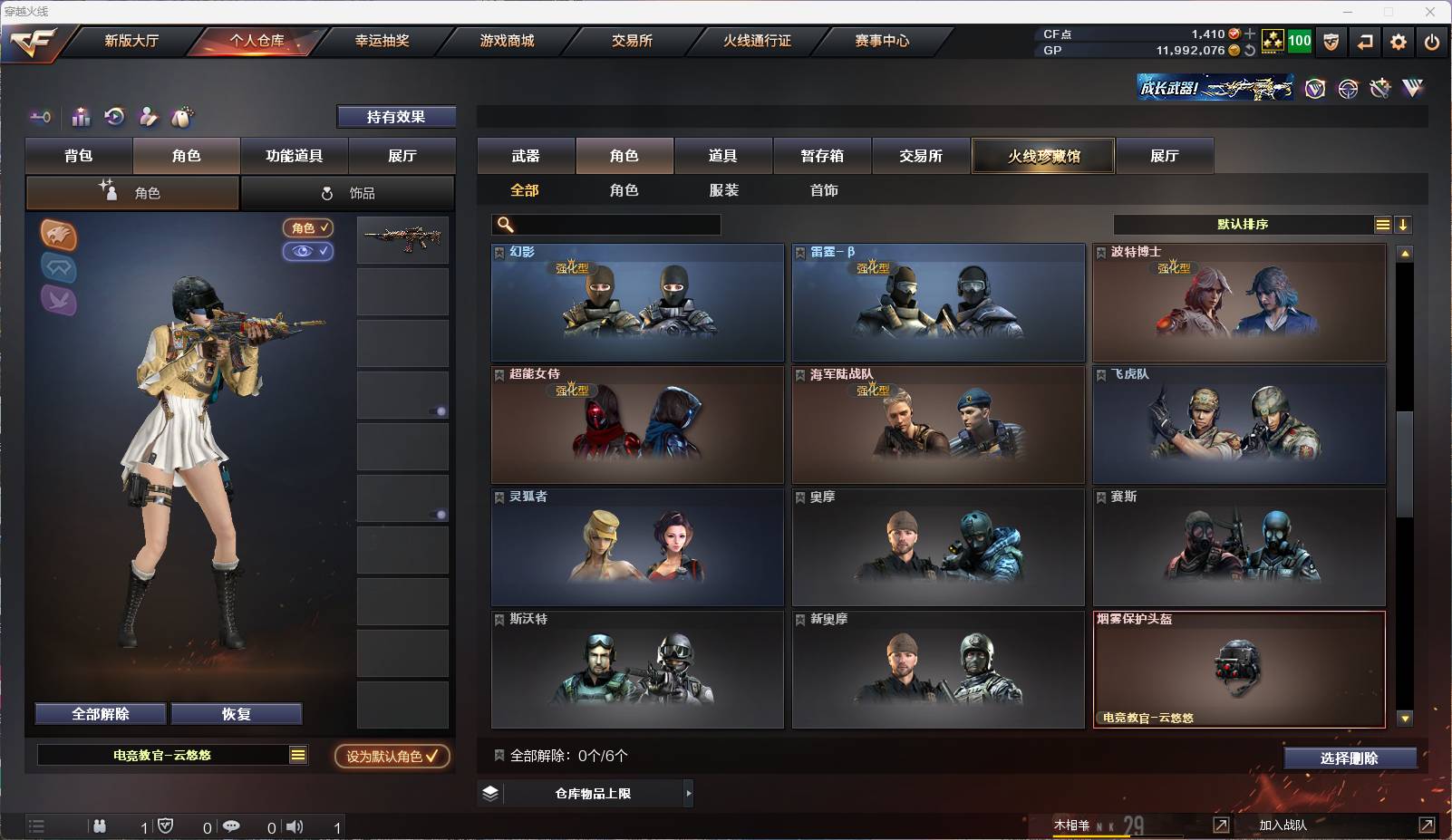This screenshot has height=840, width=1452.
Task: Open the settings gear in the top-right corner
Action: pos(1399,41)
